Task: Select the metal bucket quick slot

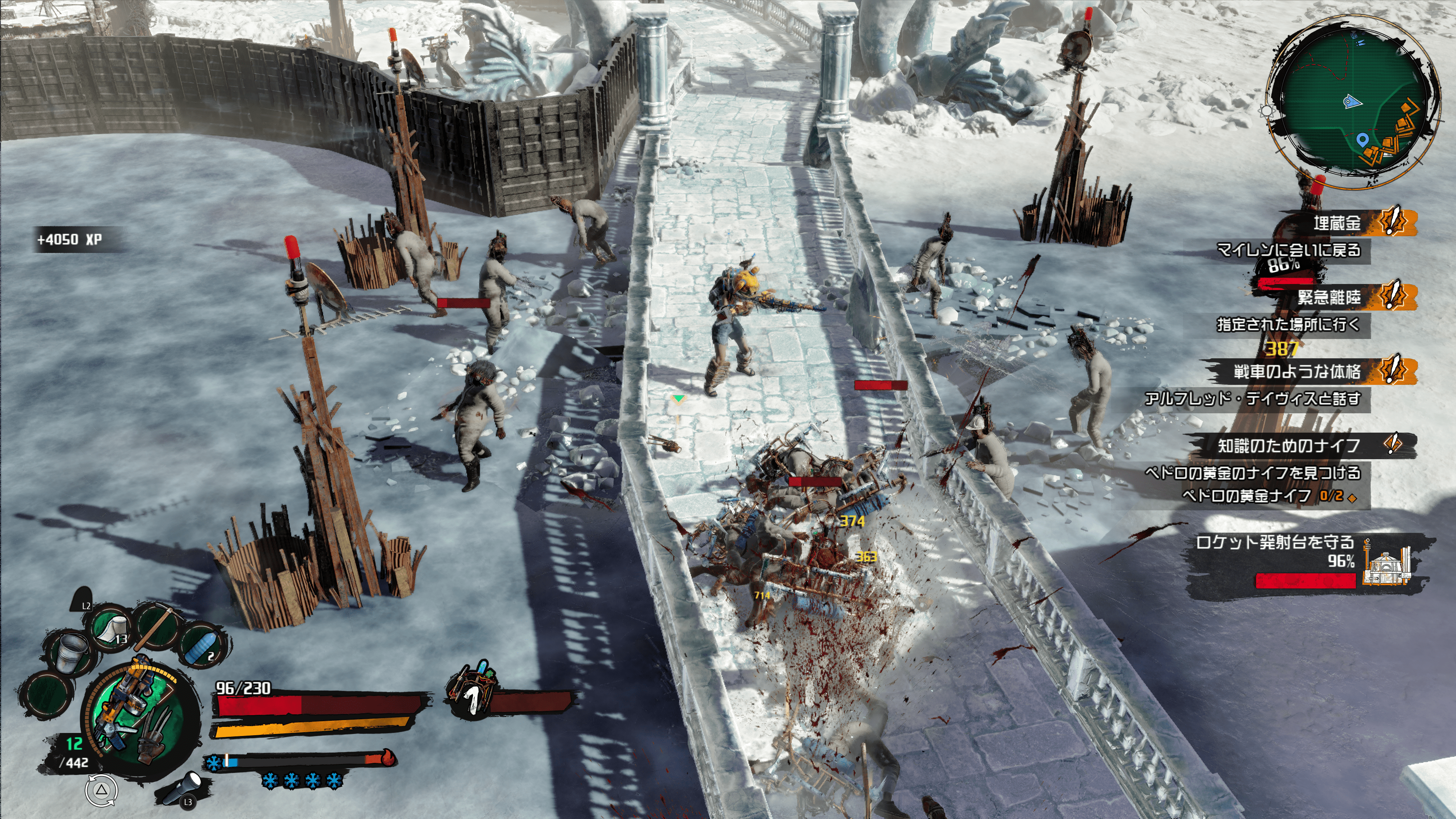Action: (x=70, y=653)
